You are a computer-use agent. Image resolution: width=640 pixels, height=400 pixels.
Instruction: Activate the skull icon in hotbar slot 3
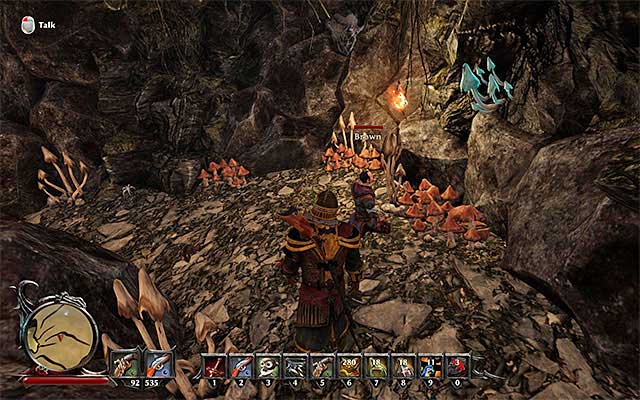pos(268,366)
